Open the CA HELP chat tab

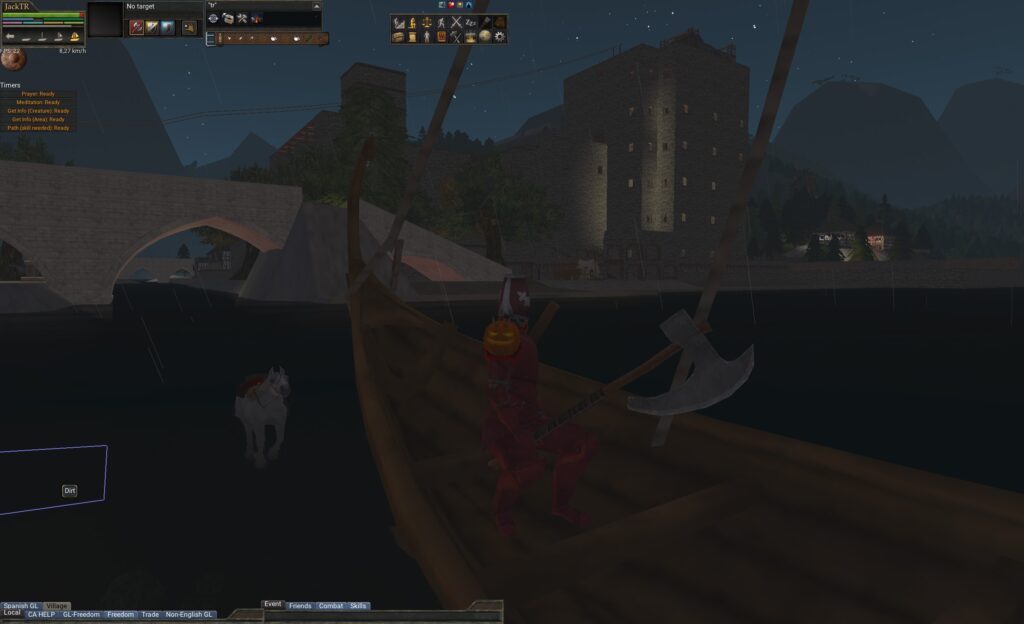pos(41,615)
